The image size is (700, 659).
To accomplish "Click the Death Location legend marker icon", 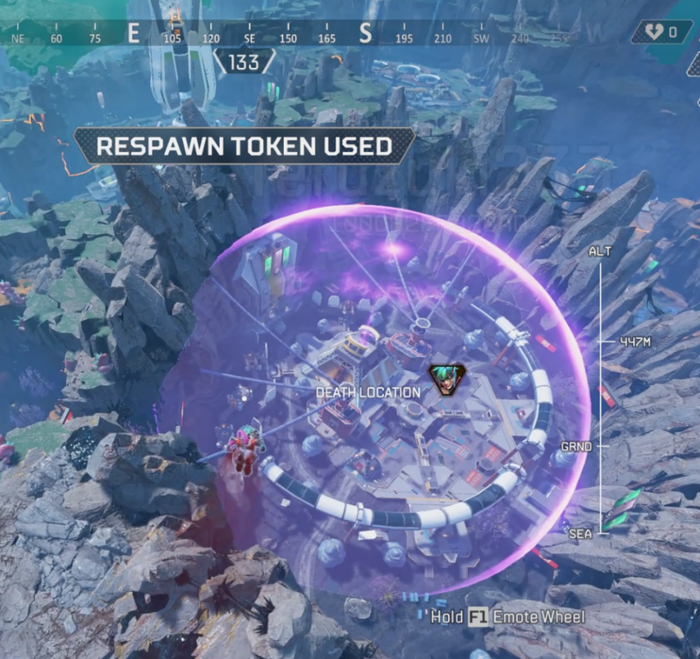I will pos(441,380).
